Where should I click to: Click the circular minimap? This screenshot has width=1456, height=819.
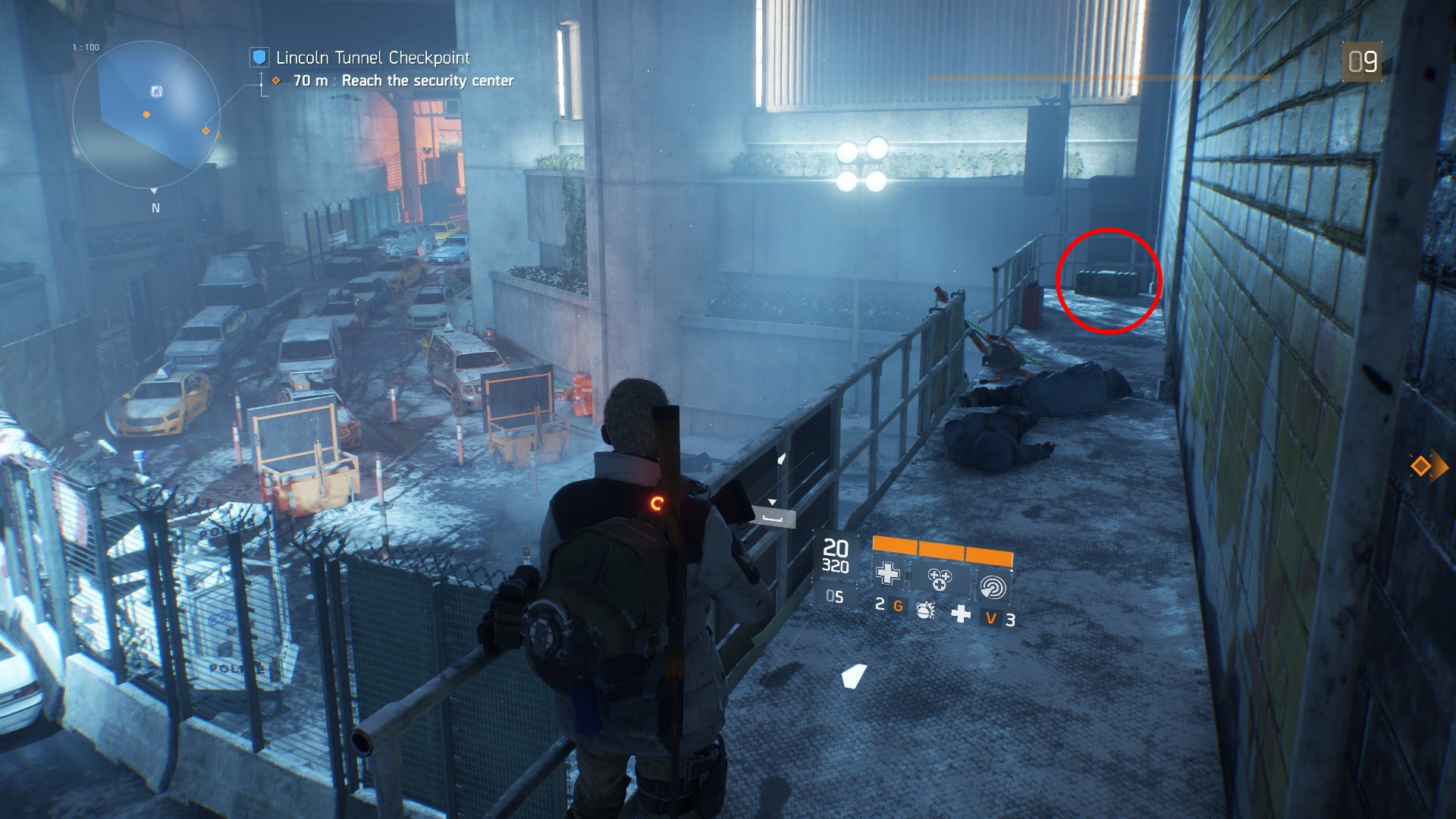tap(146, 112)
